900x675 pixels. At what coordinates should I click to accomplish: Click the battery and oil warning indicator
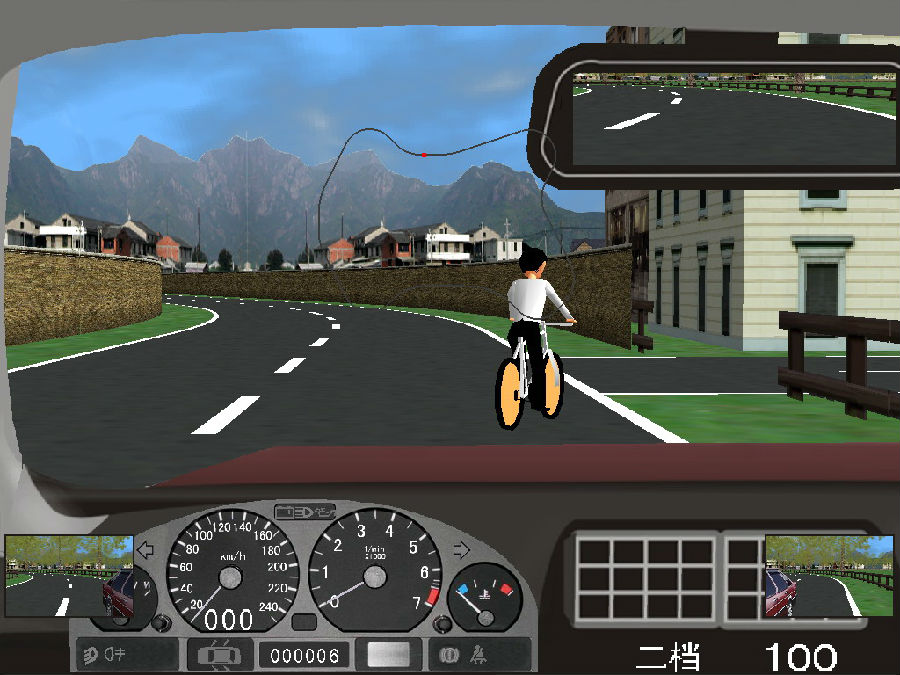tap(304, 512)
